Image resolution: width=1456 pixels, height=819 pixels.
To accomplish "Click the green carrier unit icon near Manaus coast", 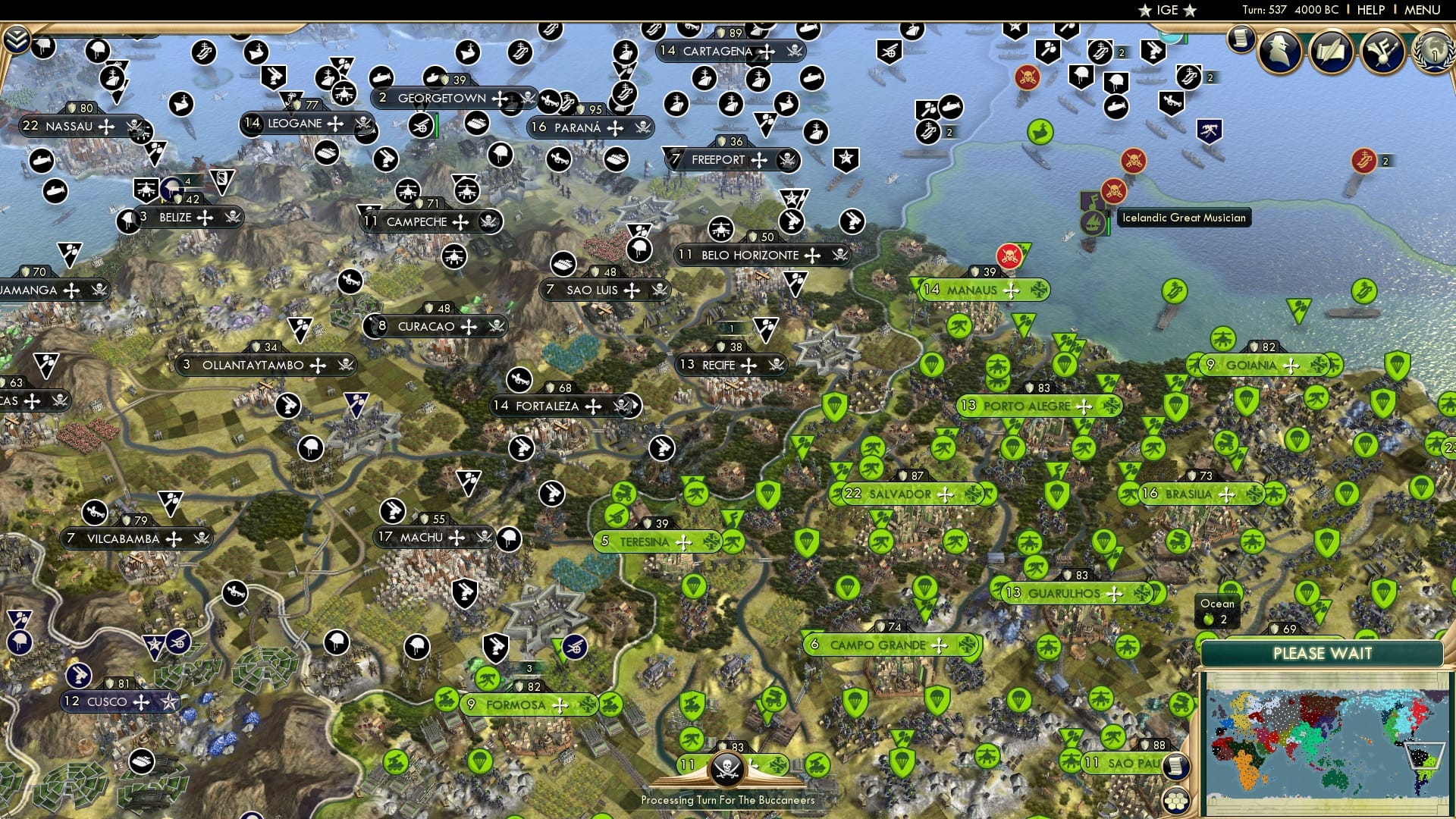I will [x=1174, y=292].
